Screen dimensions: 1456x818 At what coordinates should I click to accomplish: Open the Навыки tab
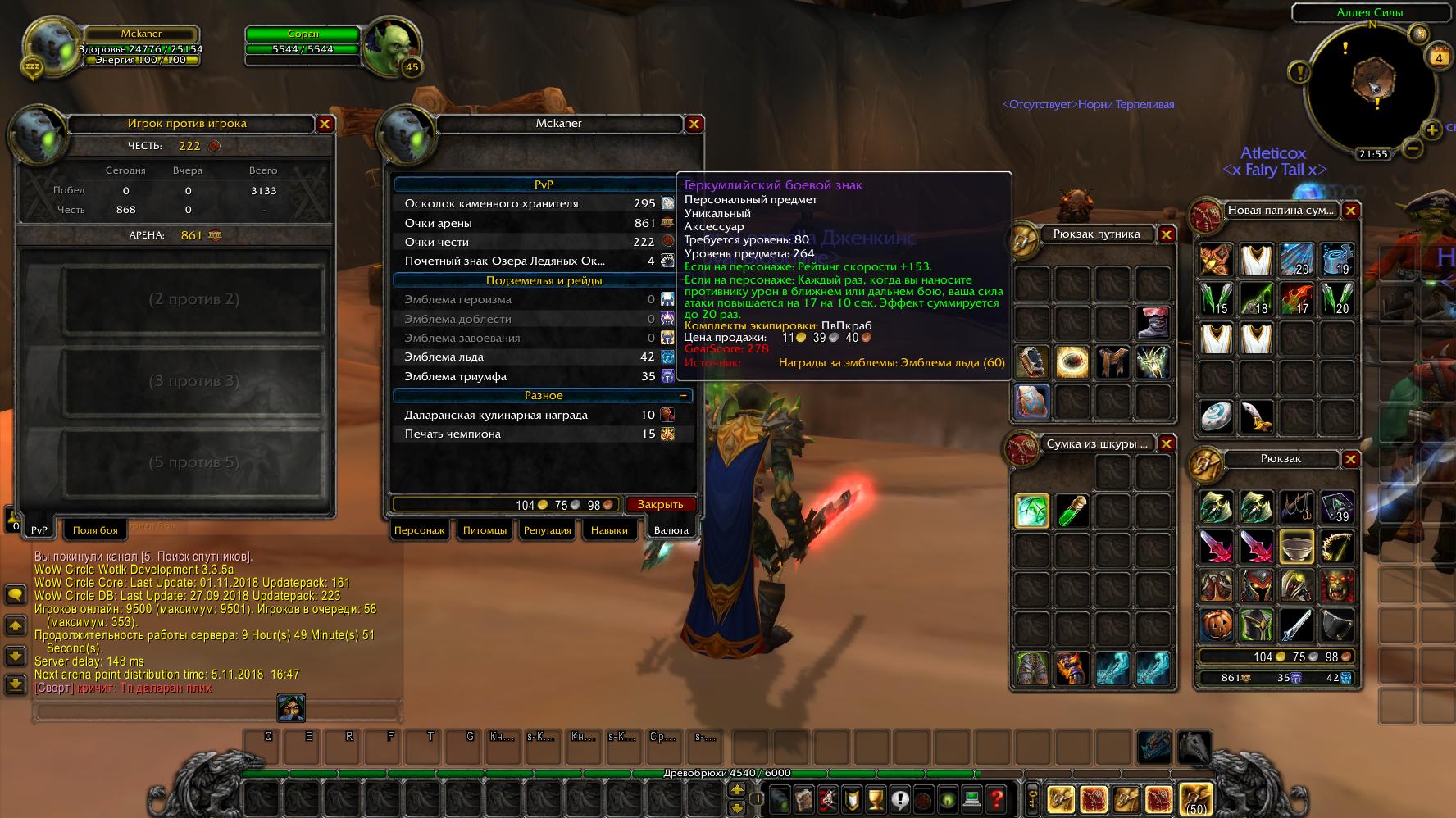click(609, 530)
